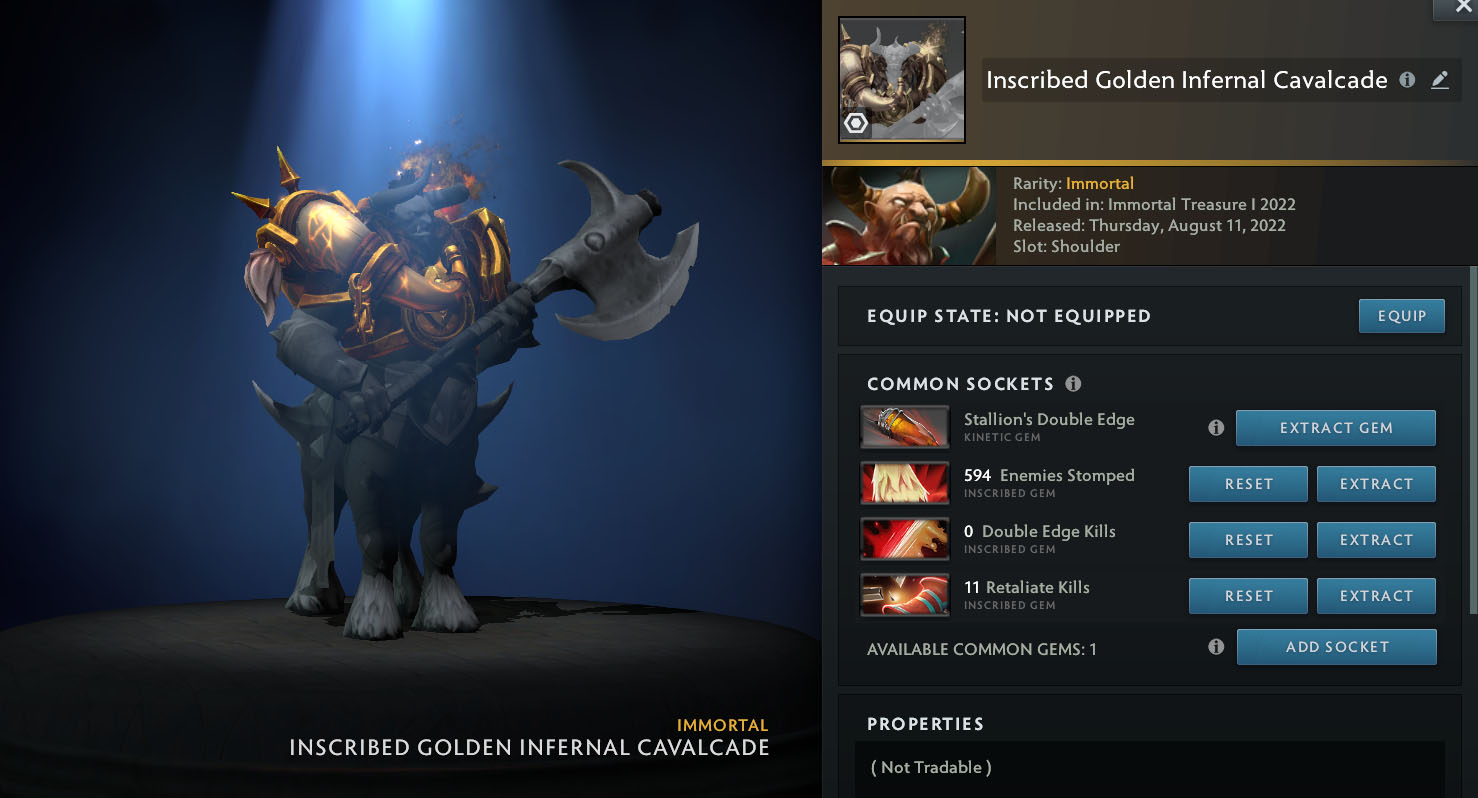Reset the Double Edge Kills counter
Image resolution: width=1478 pixels, height=798 pixels.
point(1248,540)
